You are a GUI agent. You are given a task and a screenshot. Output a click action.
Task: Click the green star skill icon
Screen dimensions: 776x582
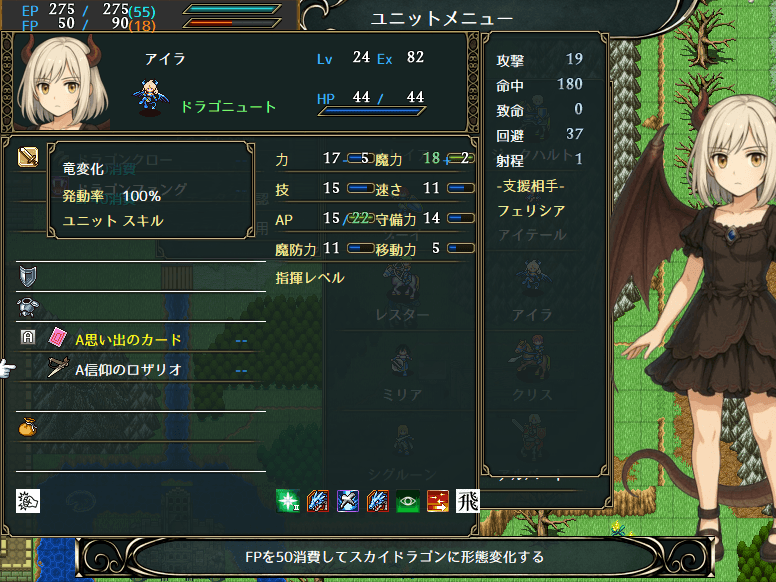tap(288, 500)
